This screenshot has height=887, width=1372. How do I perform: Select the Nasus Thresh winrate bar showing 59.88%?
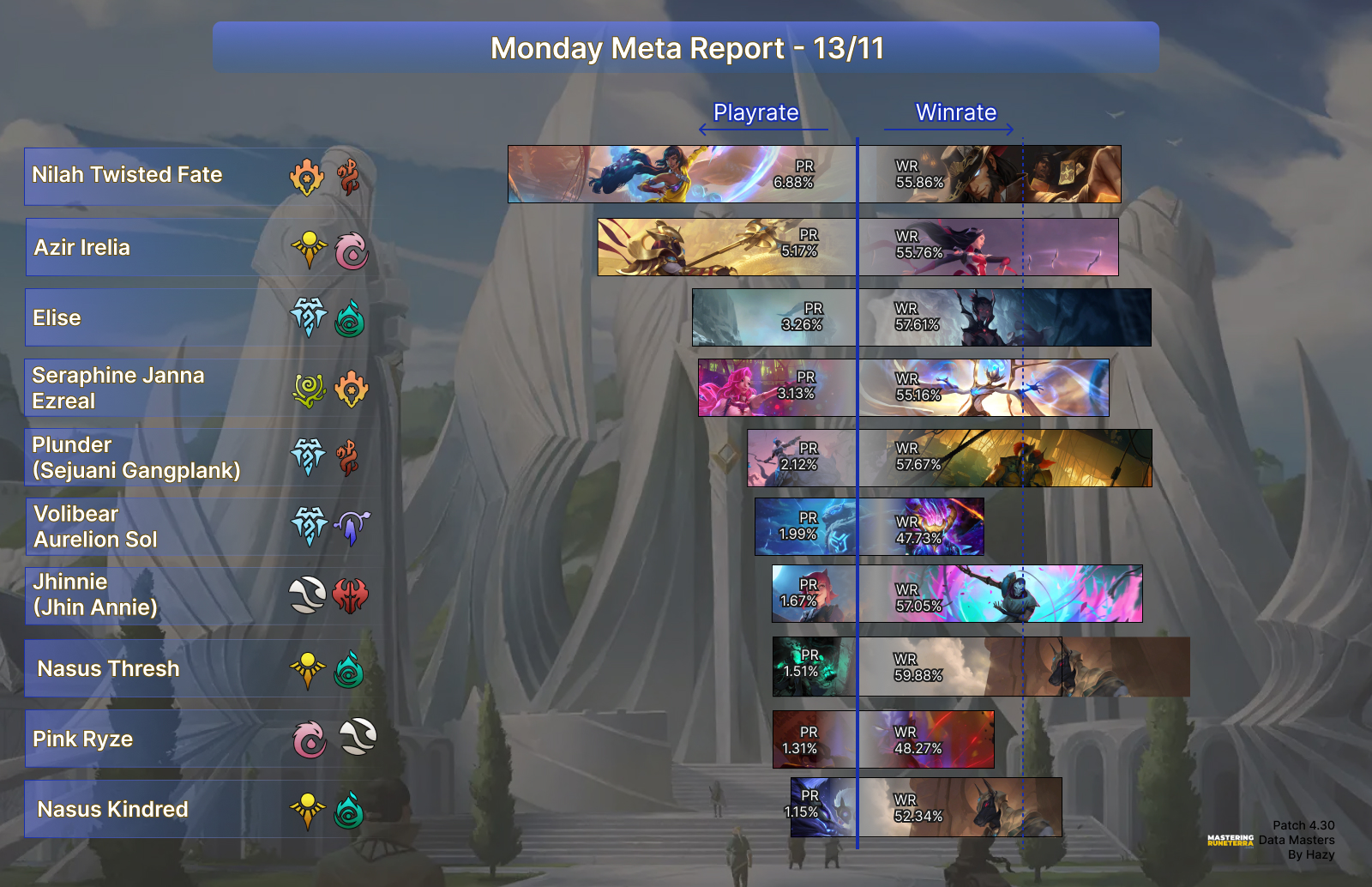(x=1024, y=667)
